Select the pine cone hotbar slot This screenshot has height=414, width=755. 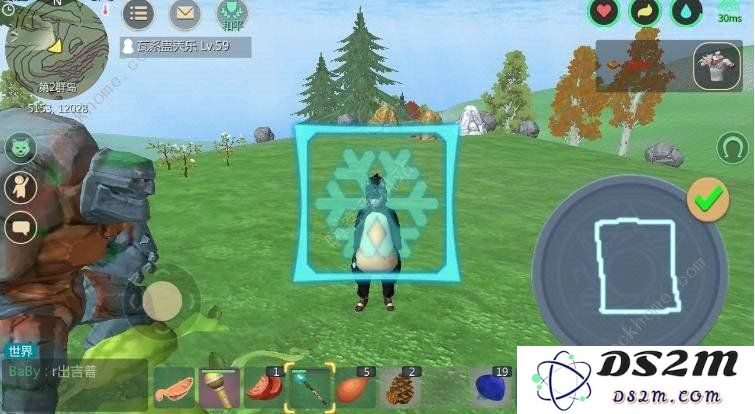[x=400, y=387]
